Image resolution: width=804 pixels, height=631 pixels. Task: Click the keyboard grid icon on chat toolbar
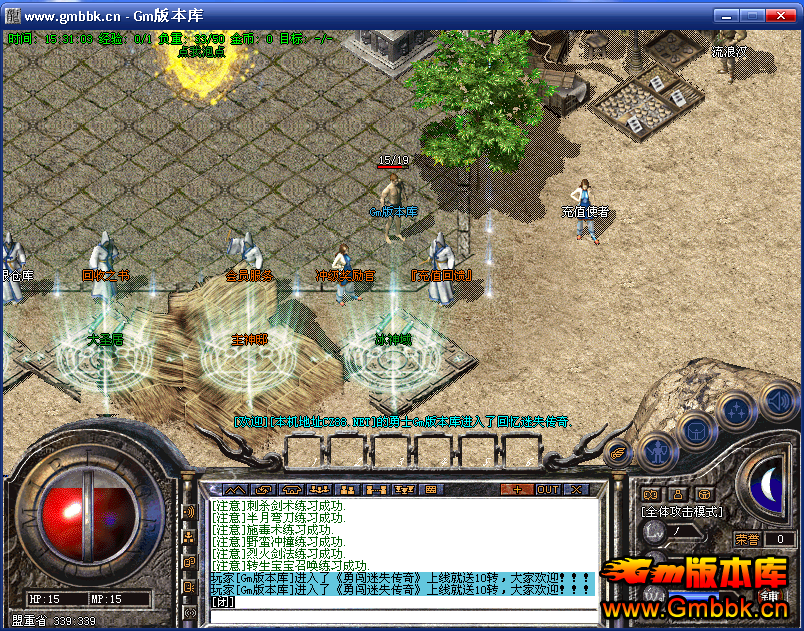tap(431, 489)
